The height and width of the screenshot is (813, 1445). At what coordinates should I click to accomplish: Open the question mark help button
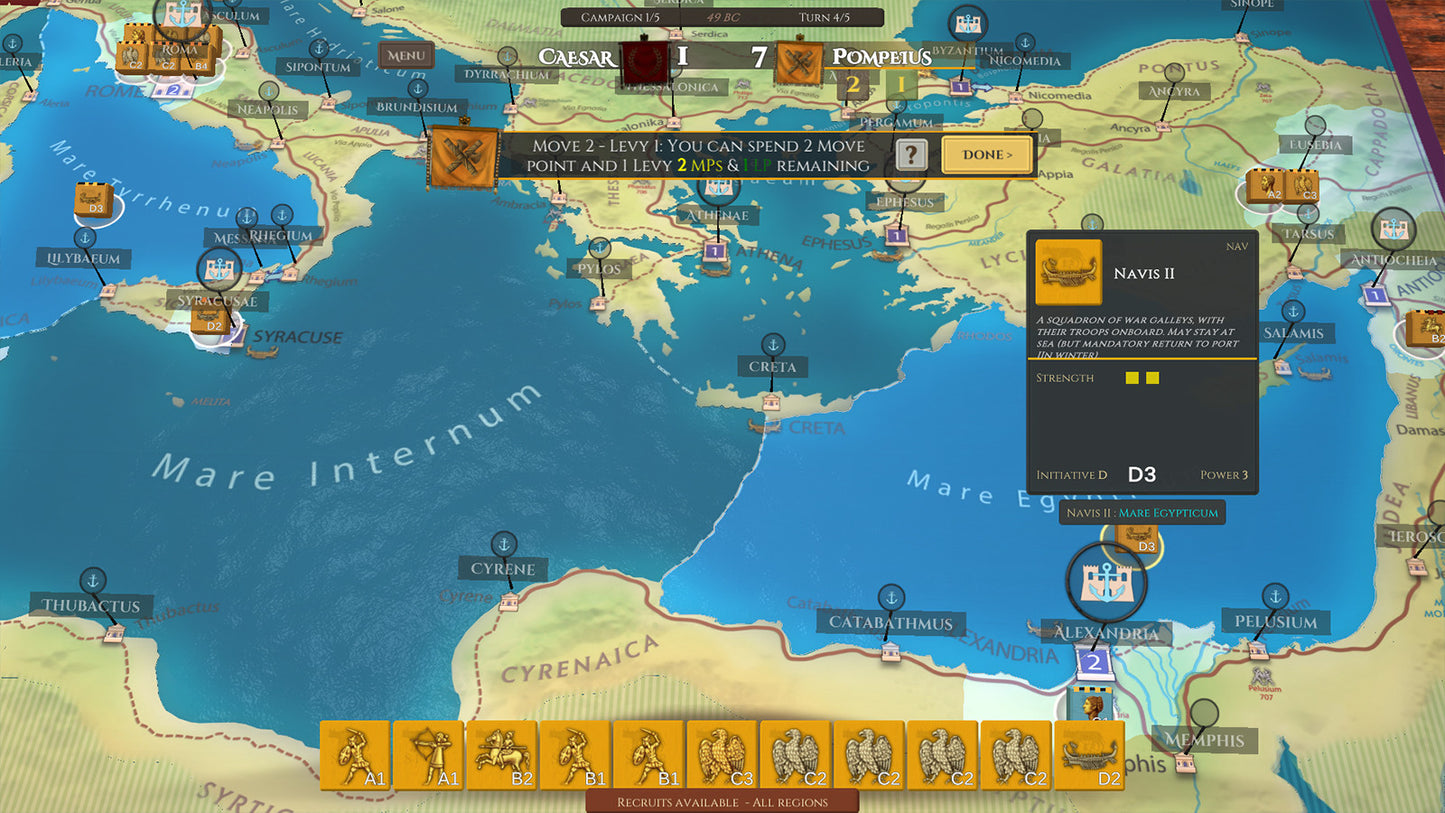(x=909, y=155)
